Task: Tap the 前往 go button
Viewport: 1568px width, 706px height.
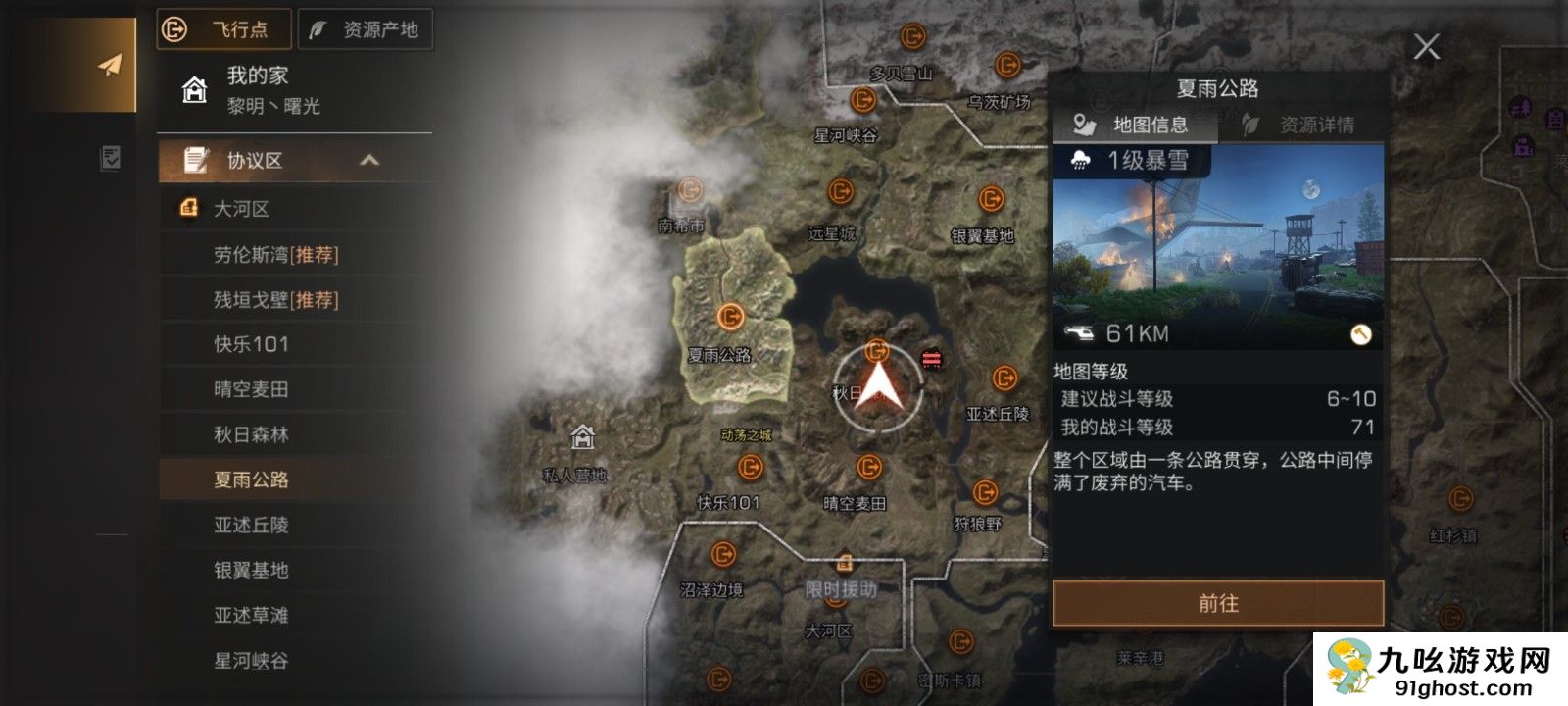Action: pos(1218,603)
